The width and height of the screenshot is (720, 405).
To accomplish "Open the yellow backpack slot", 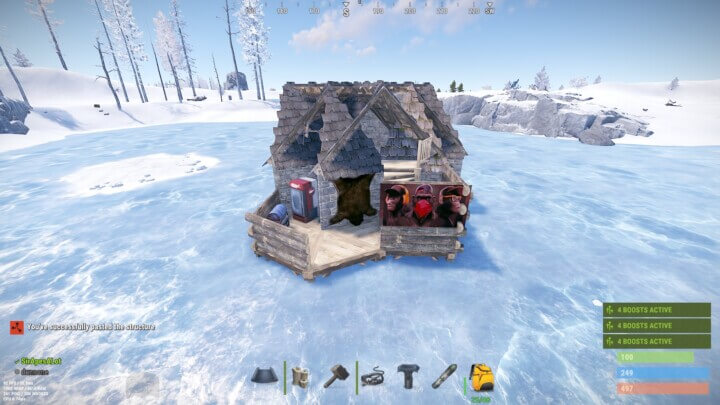I will [481, 376].
